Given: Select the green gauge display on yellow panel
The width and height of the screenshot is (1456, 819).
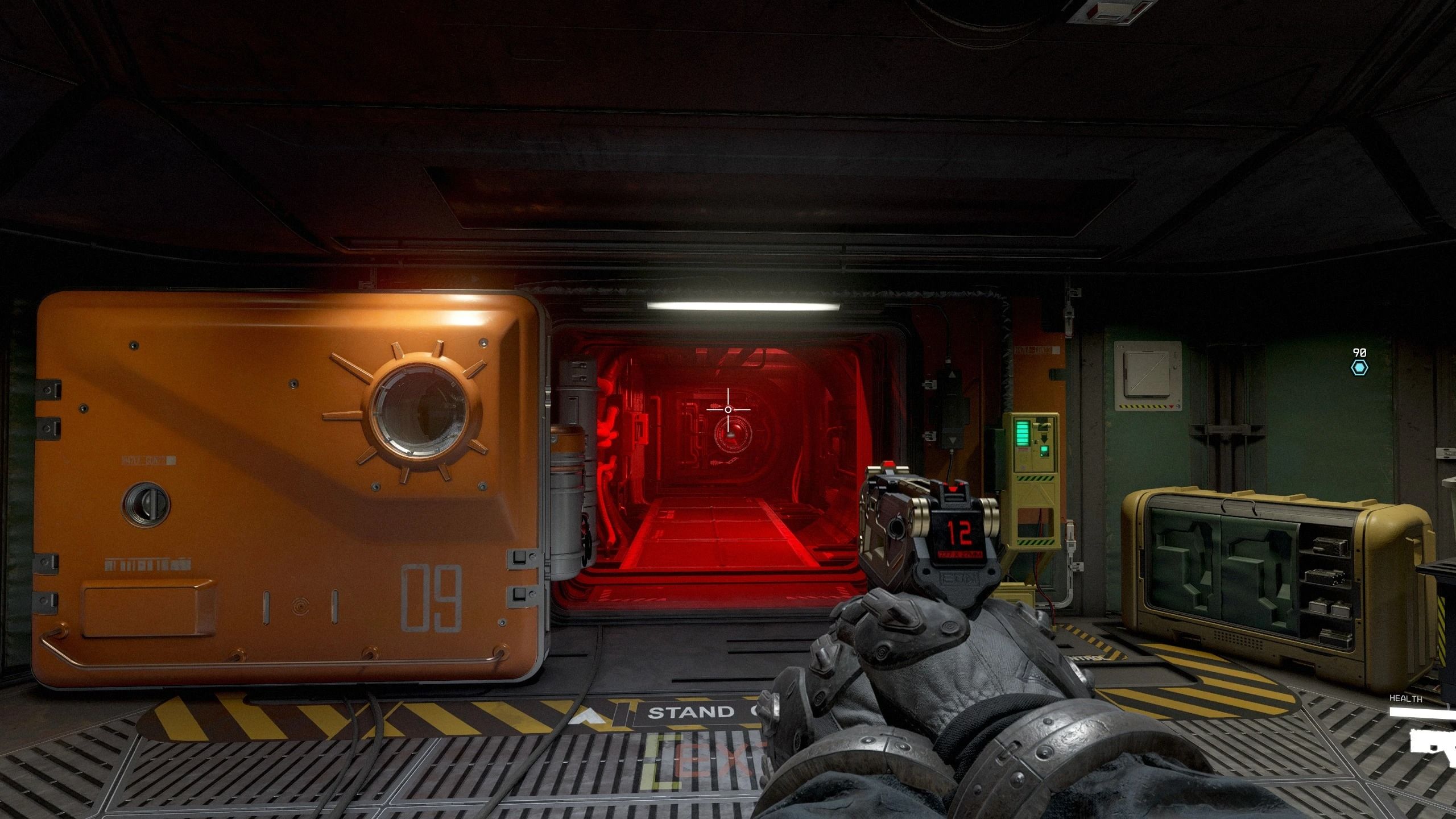Looking at the screenshot, I should pyautogui.click(x=1022, y=433).
